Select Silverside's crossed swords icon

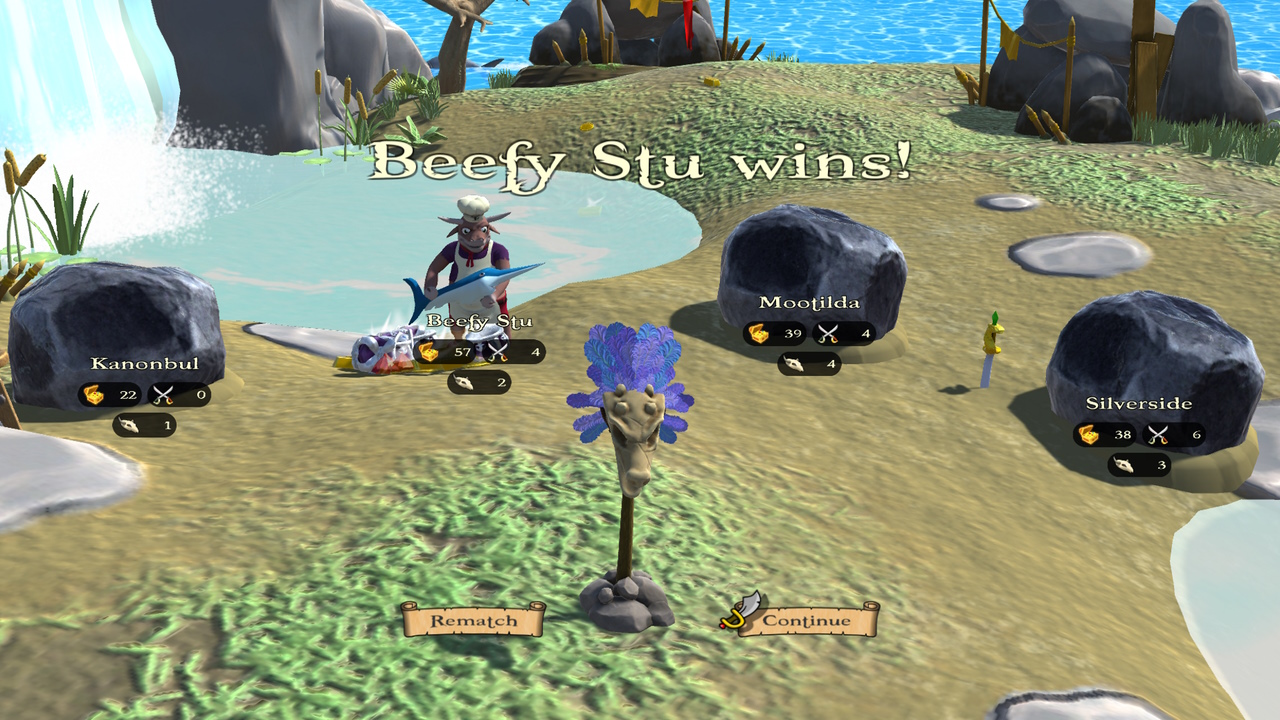pos(1155,435)
